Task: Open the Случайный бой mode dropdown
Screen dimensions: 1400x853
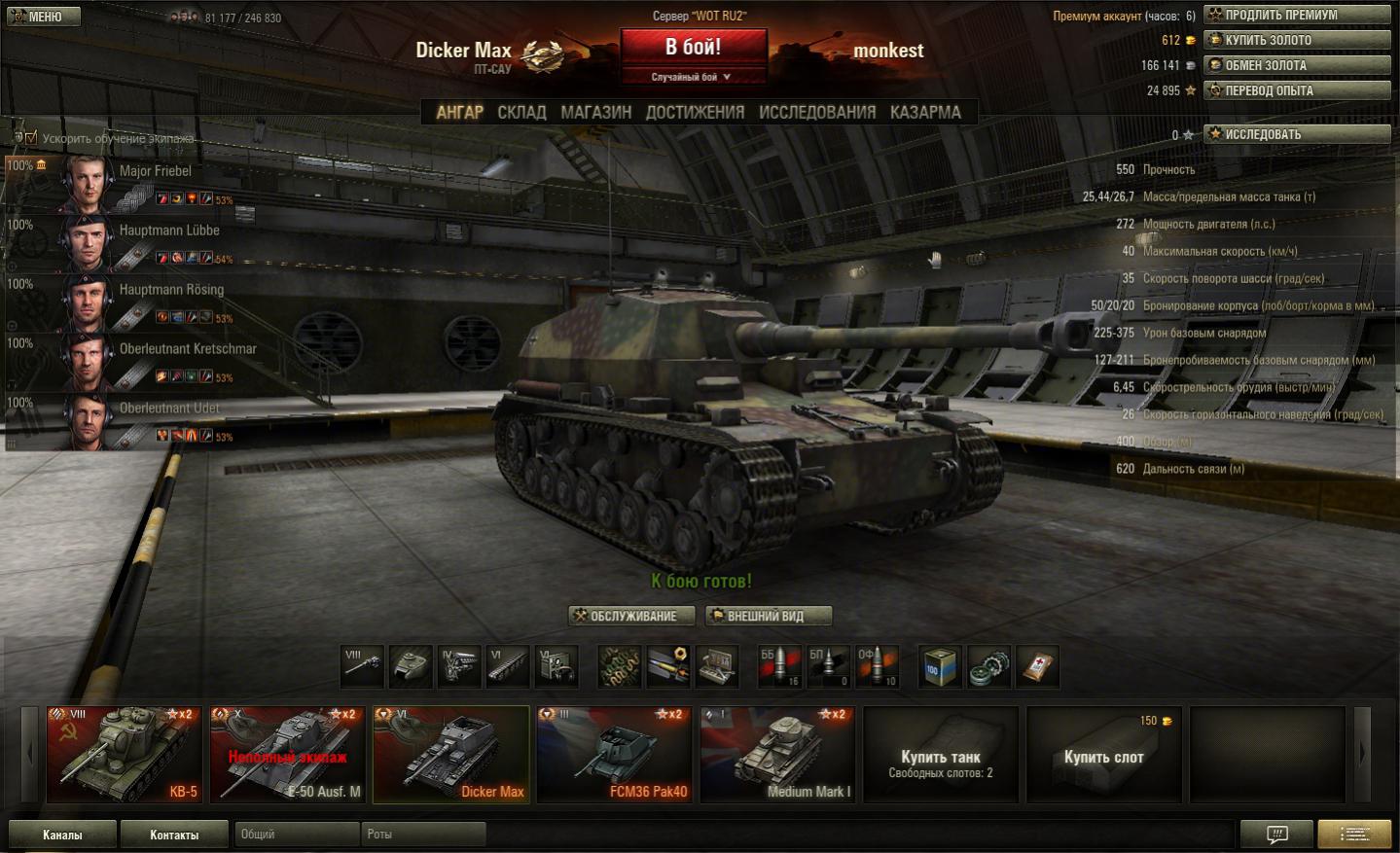Action: [692, 77]
